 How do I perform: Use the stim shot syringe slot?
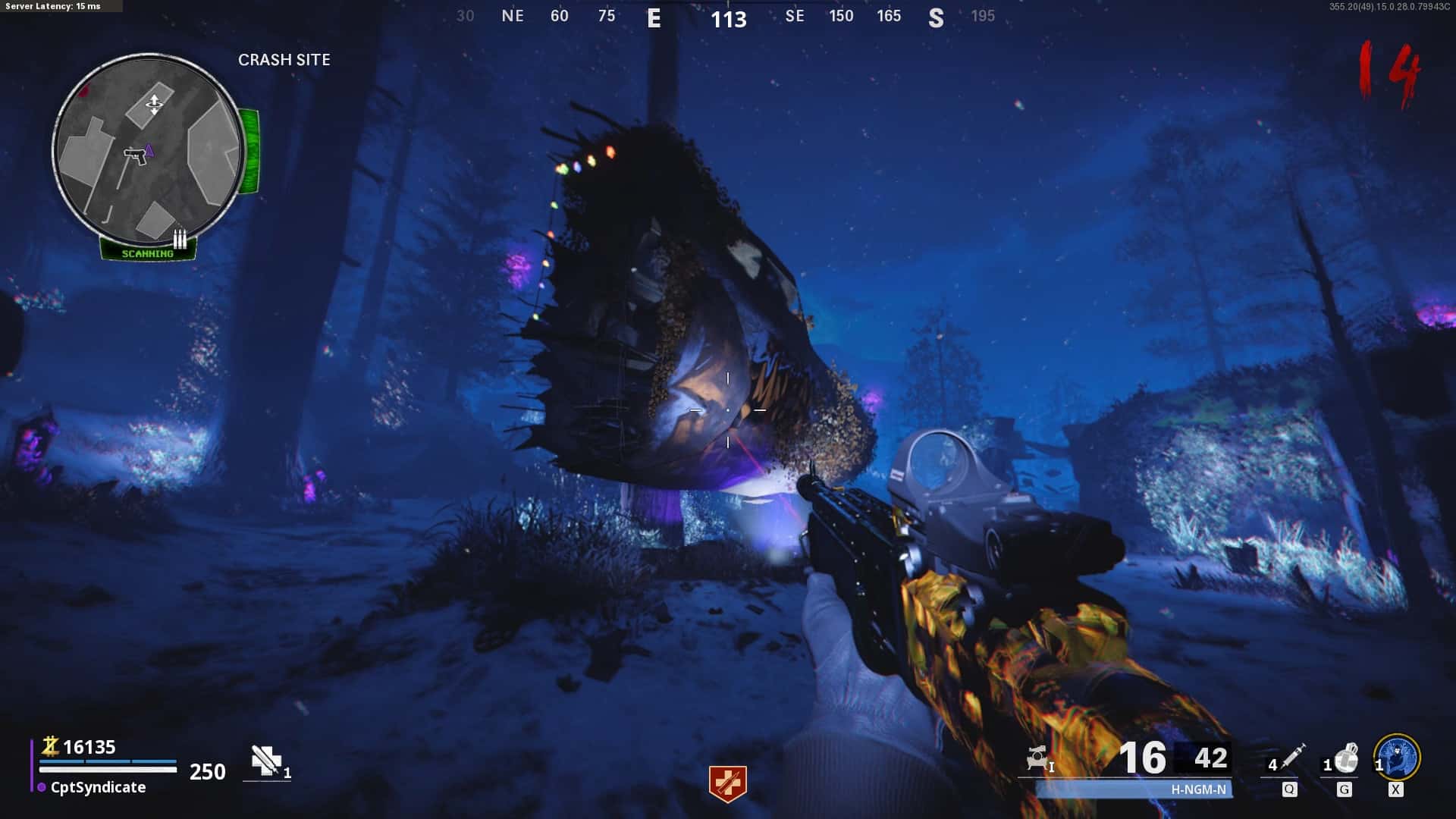(1288, 760)
